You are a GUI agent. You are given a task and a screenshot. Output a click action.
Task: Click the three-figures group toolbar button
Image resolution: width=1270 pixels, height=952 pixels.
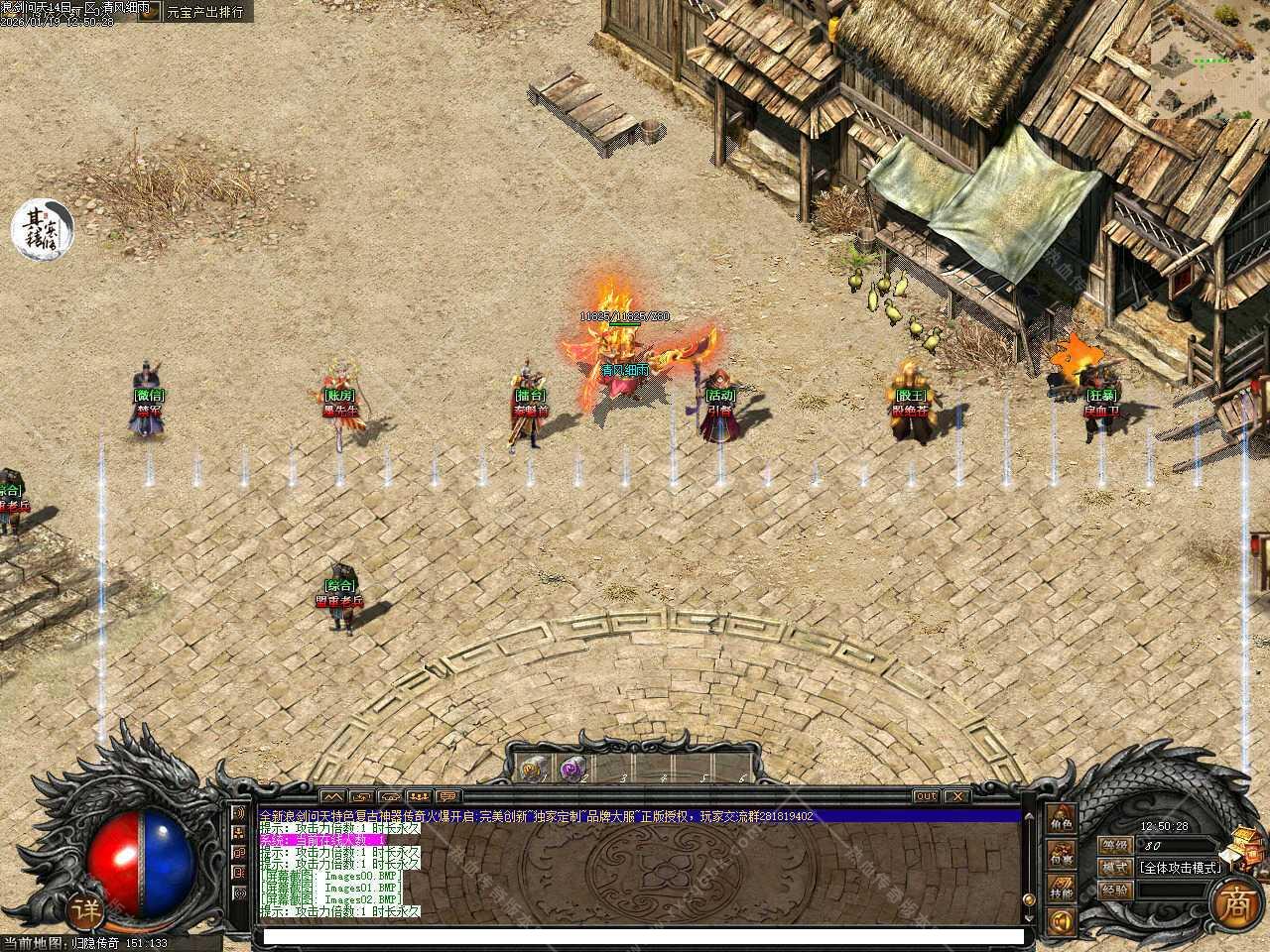click(x=420, y=795)
